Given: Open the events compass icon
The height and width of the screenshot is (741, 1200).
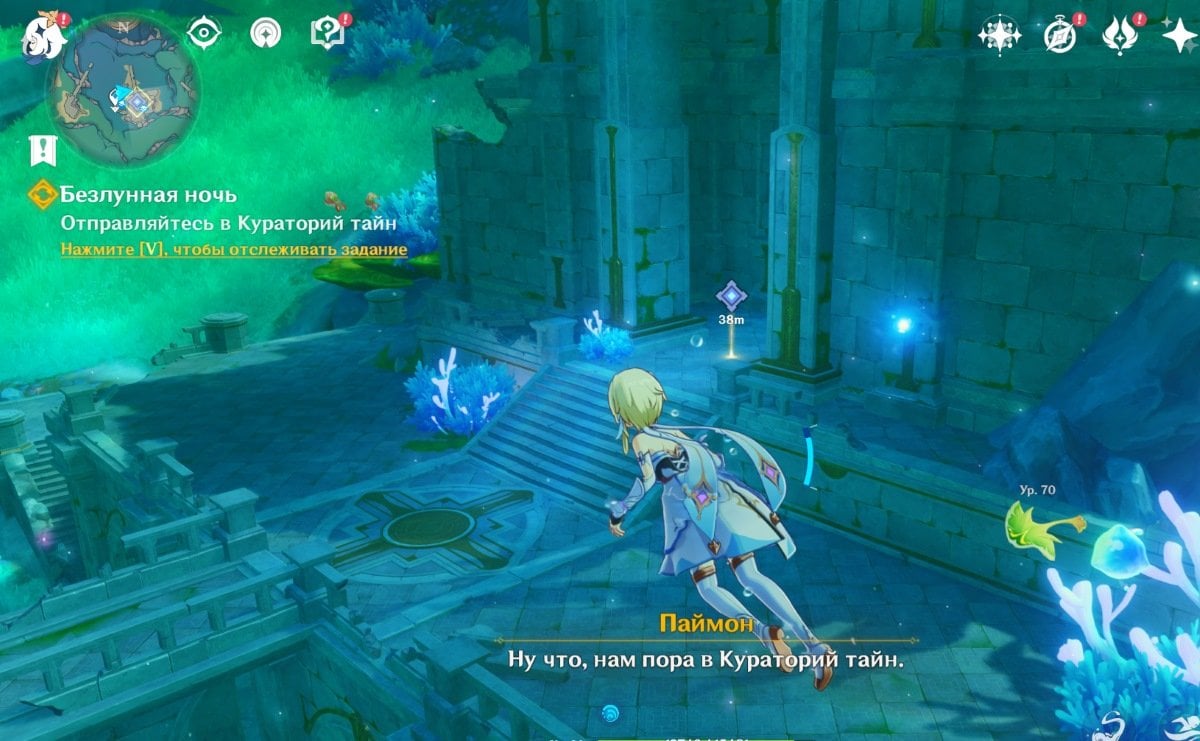Looking at the screenshot, I should click(1059, 36).
